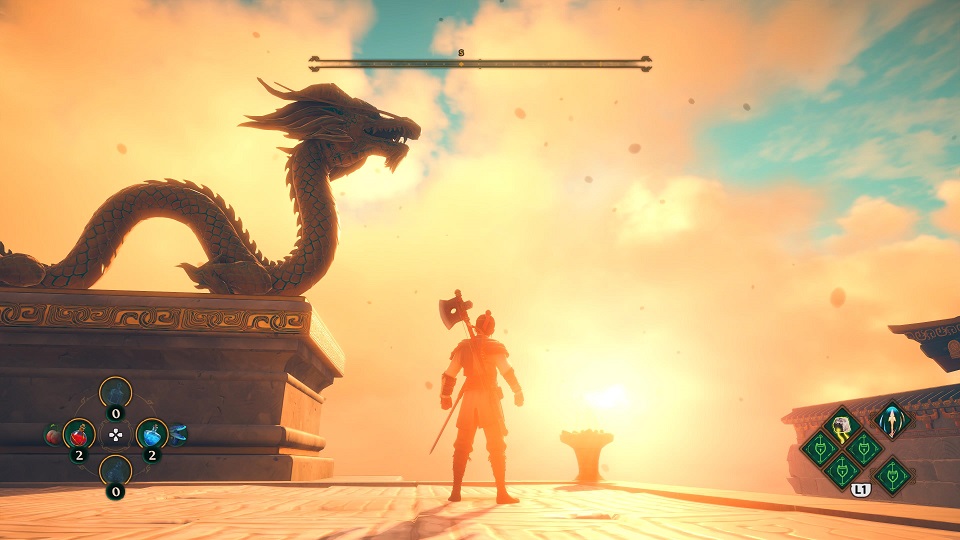The height and width of the screenshot is (540, 960).
Task: Choose the pomegranate fruit icon
Action: point(51,435)
